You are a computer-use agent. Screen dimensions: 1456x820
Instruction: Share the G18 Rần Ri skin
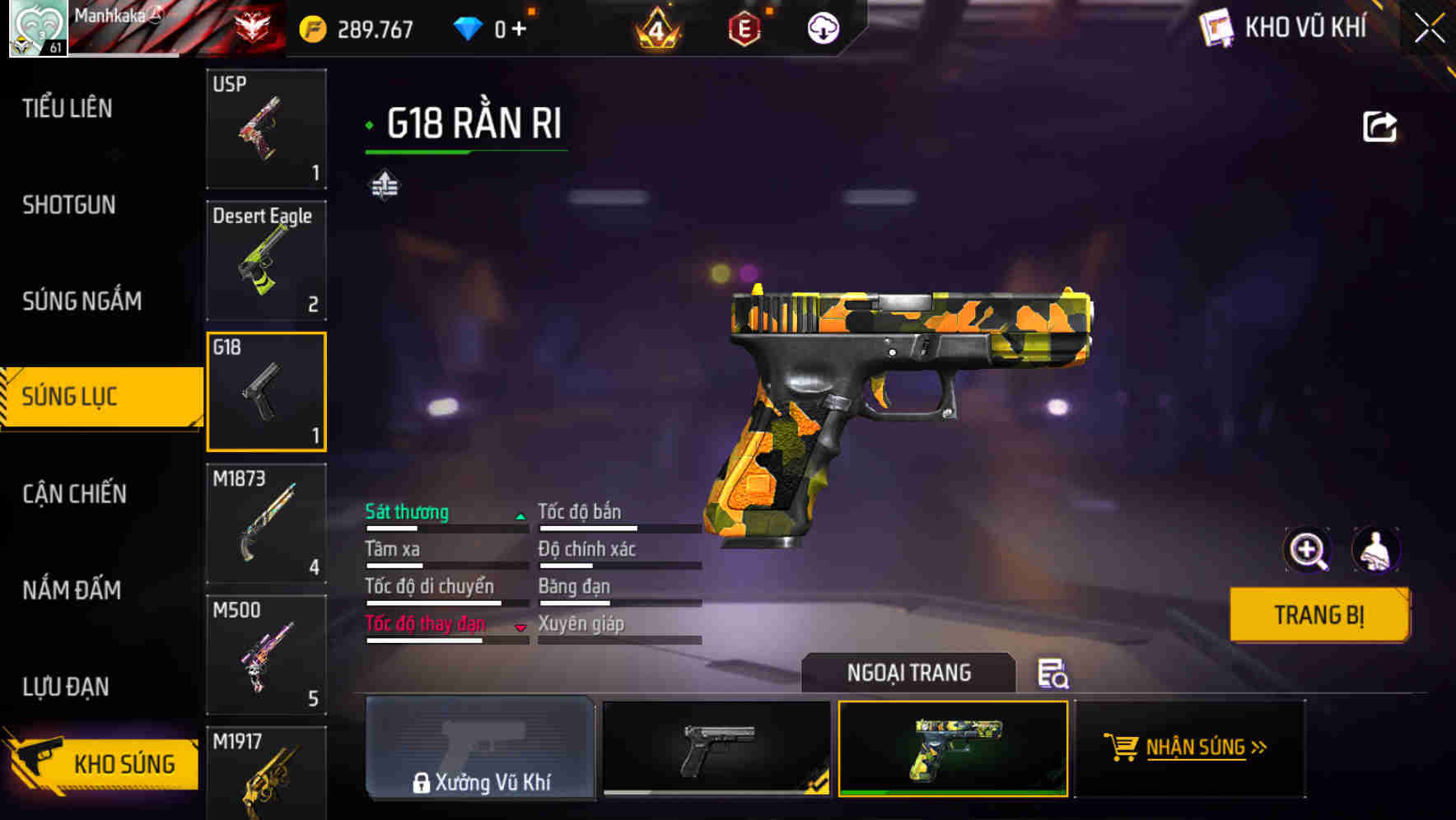1379,125
